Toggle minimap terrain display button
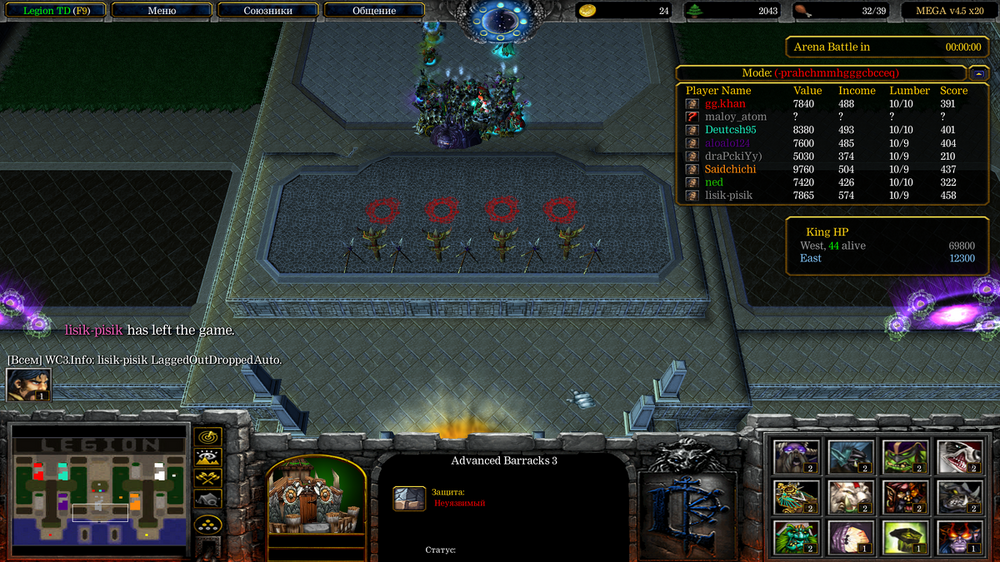This screenshot has width=1000, height=562. coord(208,458)
